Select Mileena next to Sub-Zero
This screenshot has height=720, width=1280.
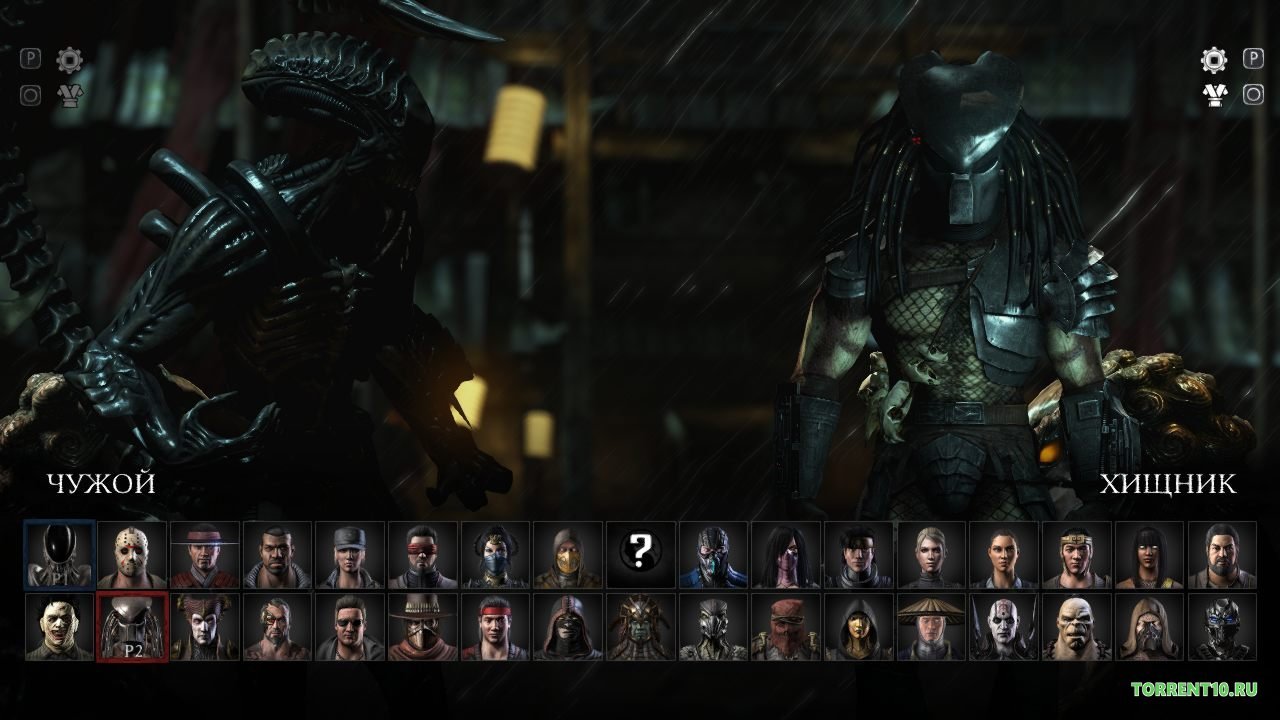click(x=788, y=556)
